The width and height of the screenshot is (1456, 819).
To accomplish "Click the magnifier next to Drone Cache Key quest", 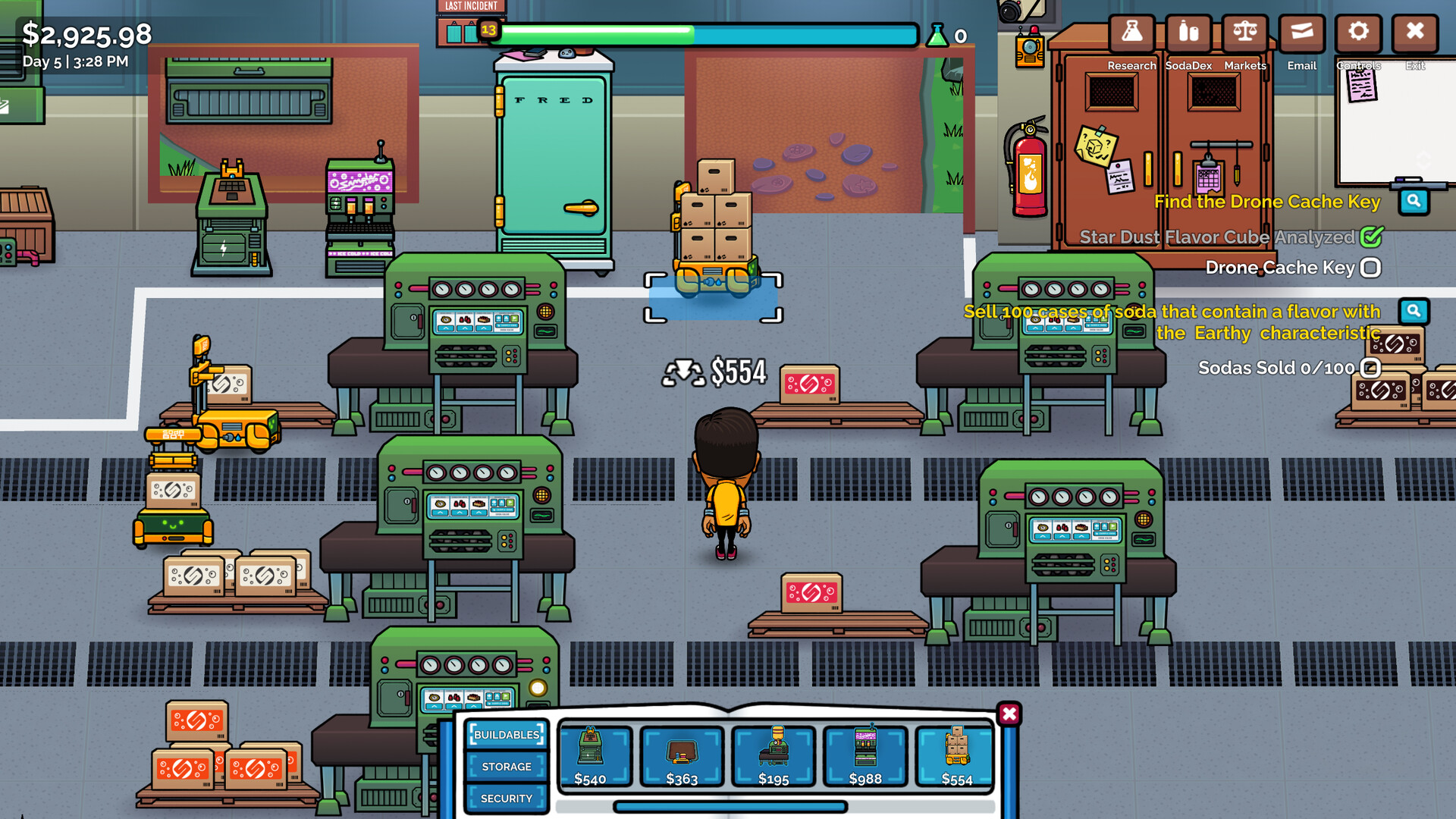I will 1414,202.
